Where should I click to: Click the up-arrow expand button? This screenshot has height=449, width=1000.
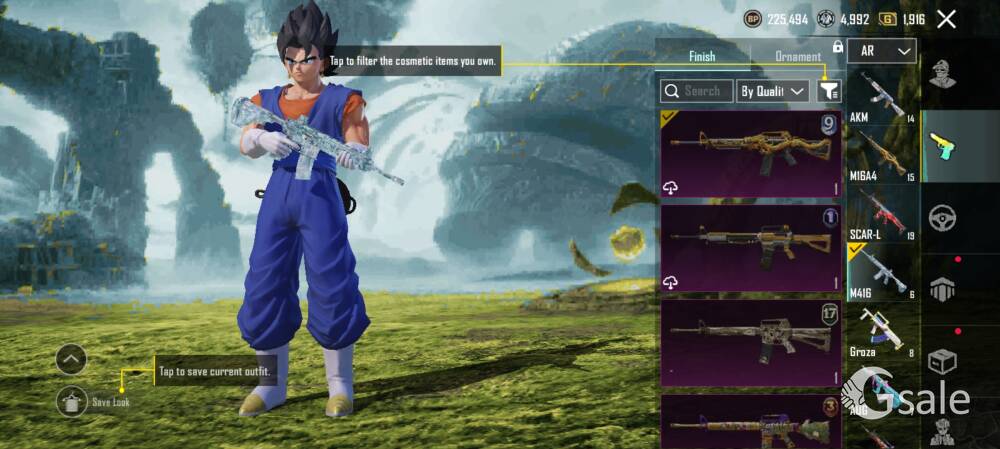71,359
